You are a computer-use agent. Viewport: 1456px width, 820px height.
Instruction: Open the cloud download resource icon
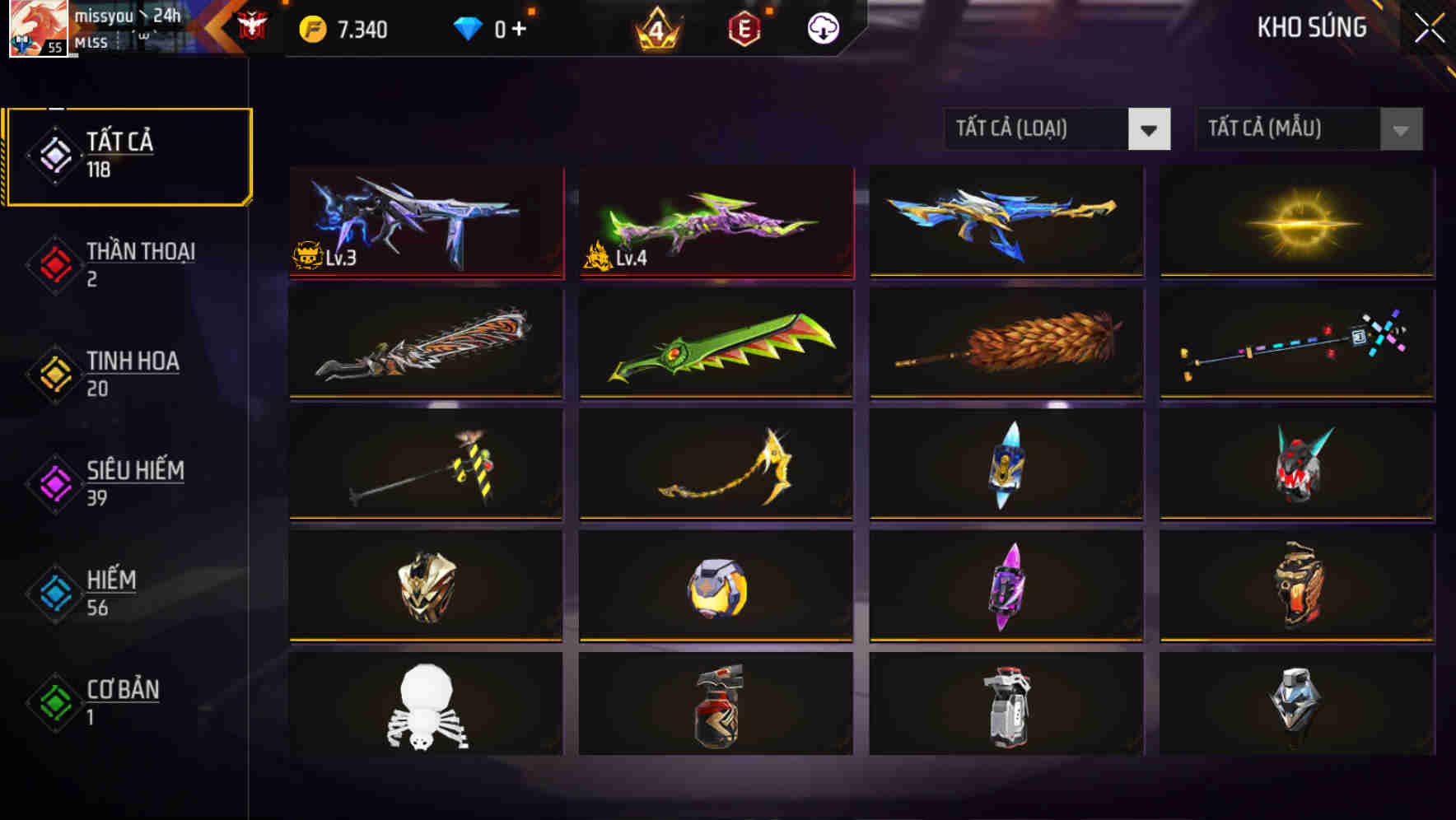[821, 27]
